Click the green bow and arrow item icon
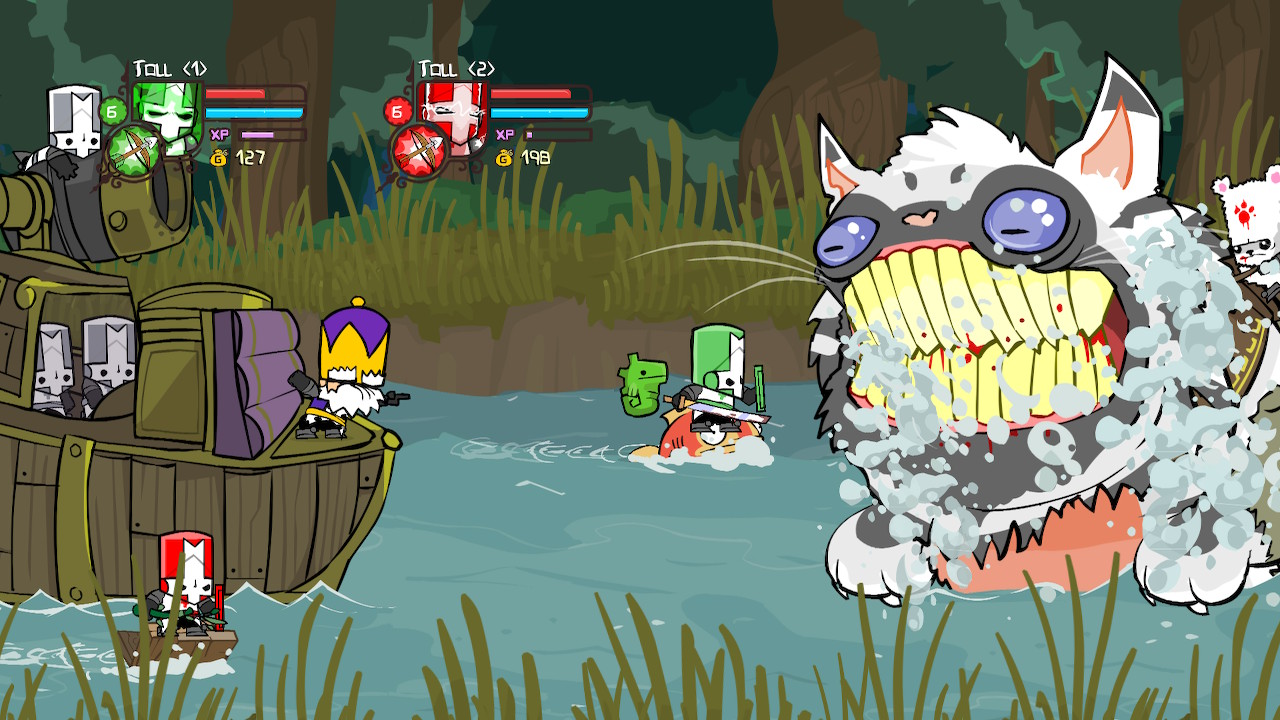 [x=133, y=152]
